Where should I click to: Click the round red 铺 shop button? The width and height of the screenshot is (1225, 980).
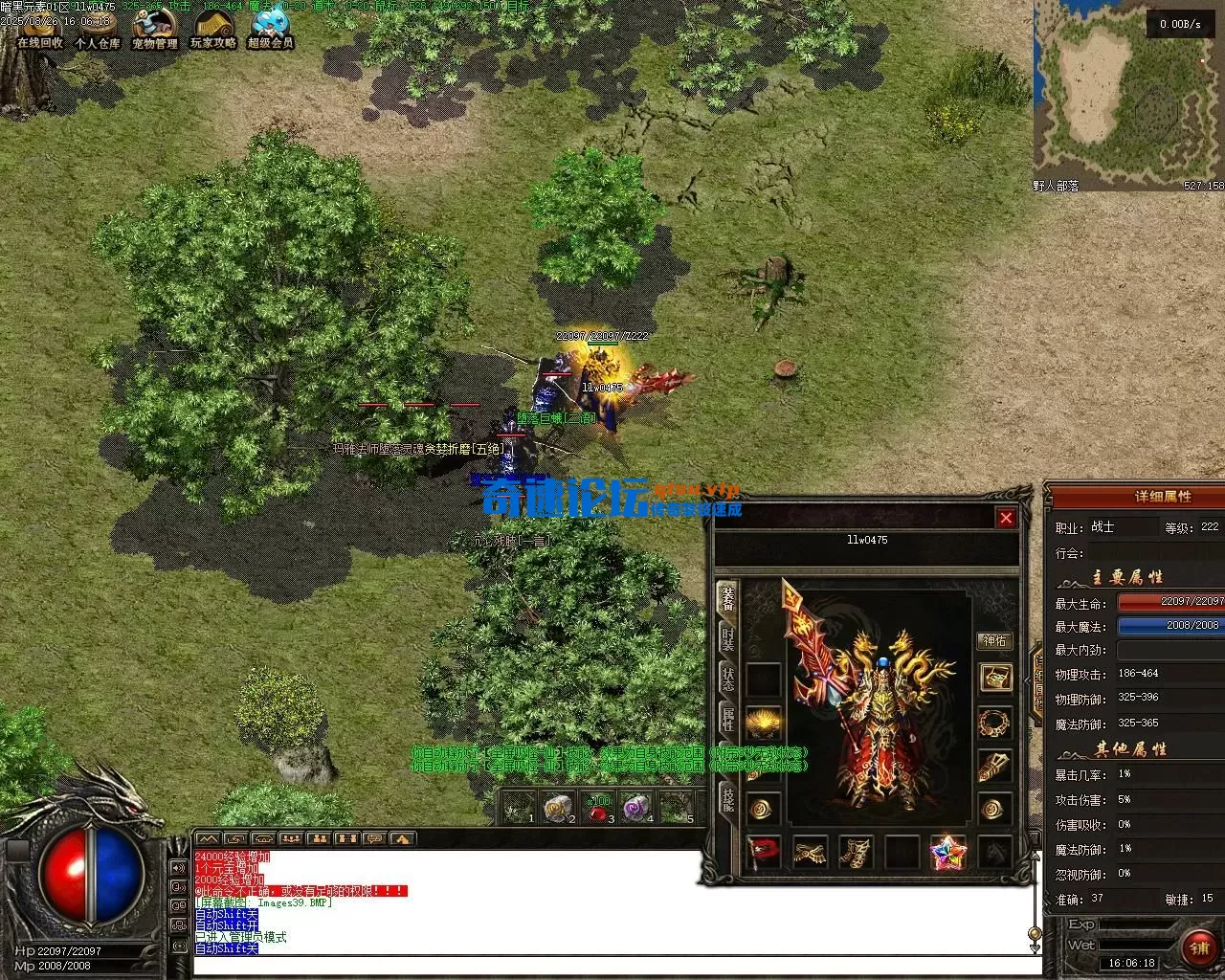[1198, 947]
